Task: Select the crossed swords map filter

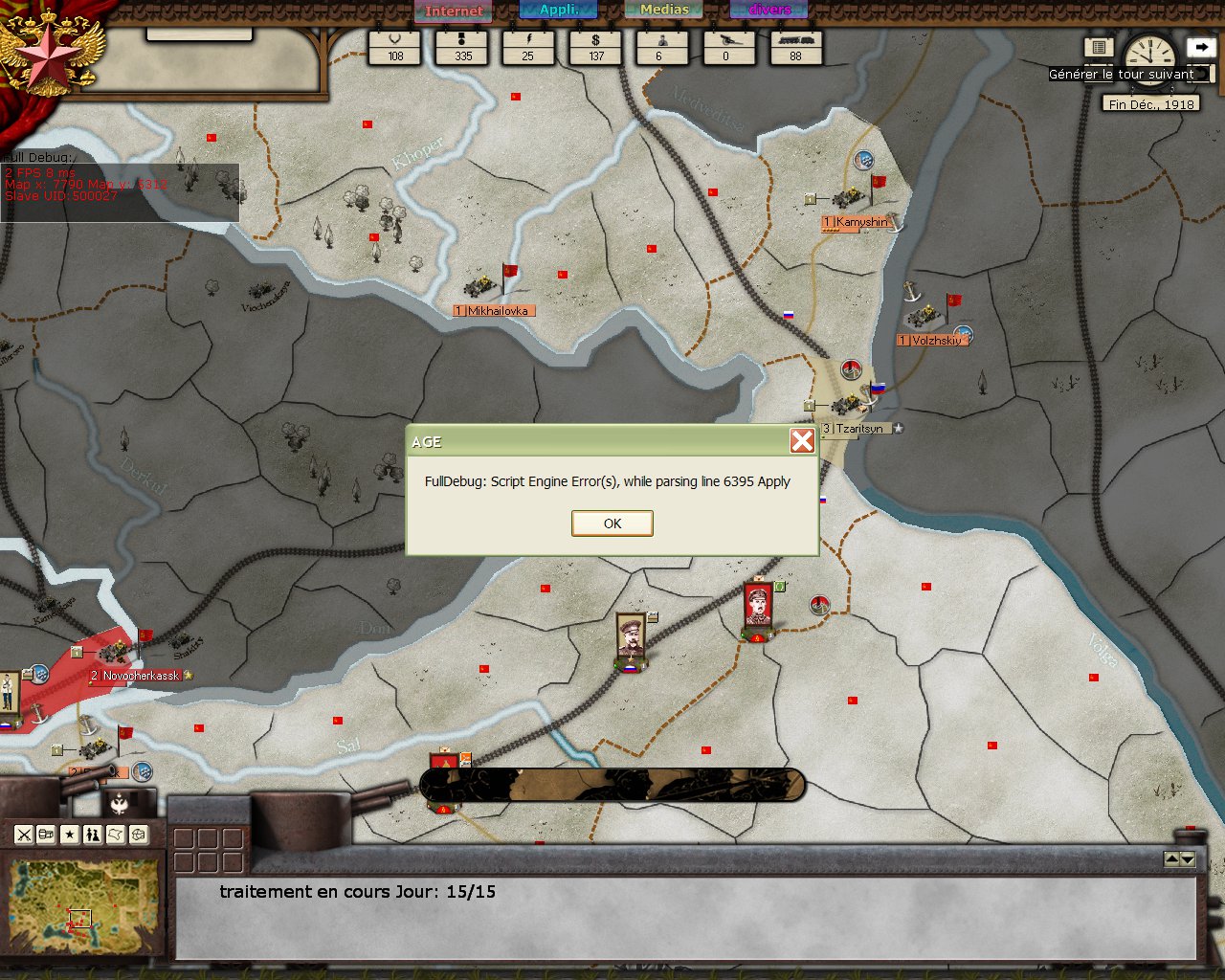Action: [24, 835]
